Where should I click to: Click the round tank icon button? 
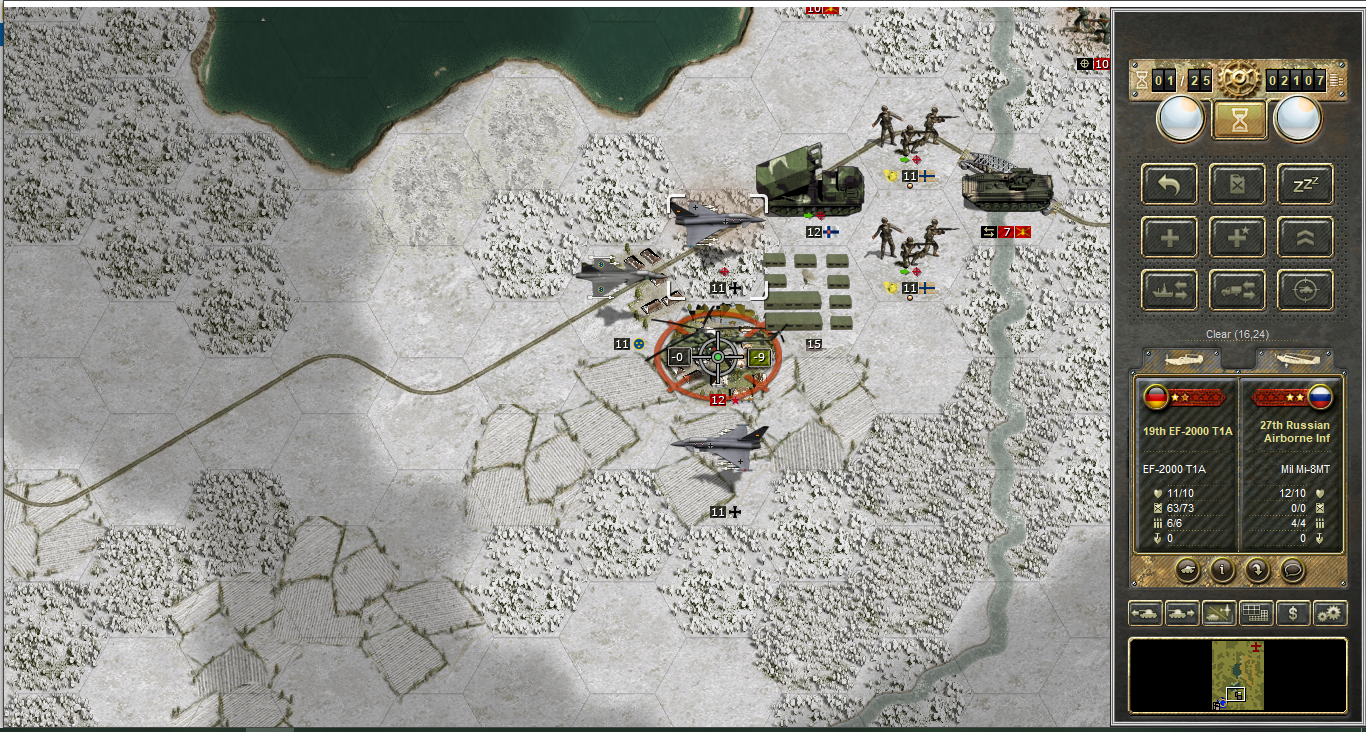[1187, 570]
